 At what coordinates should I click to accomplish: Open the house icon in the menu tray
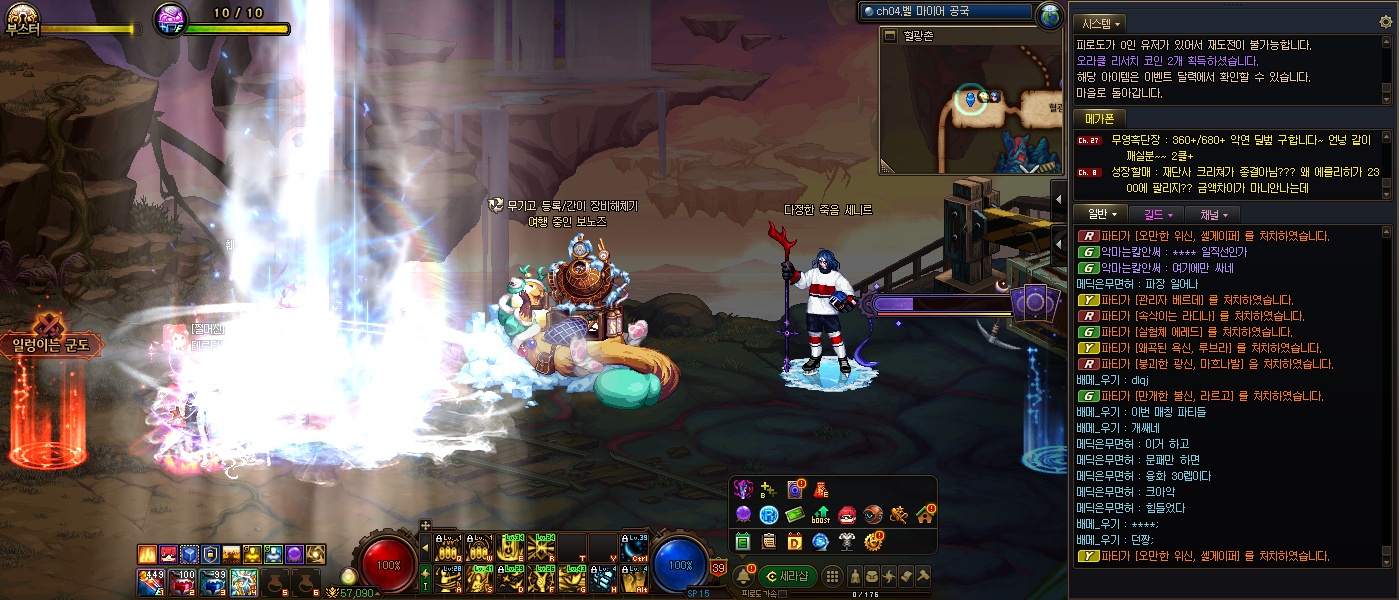pos(925,515)
